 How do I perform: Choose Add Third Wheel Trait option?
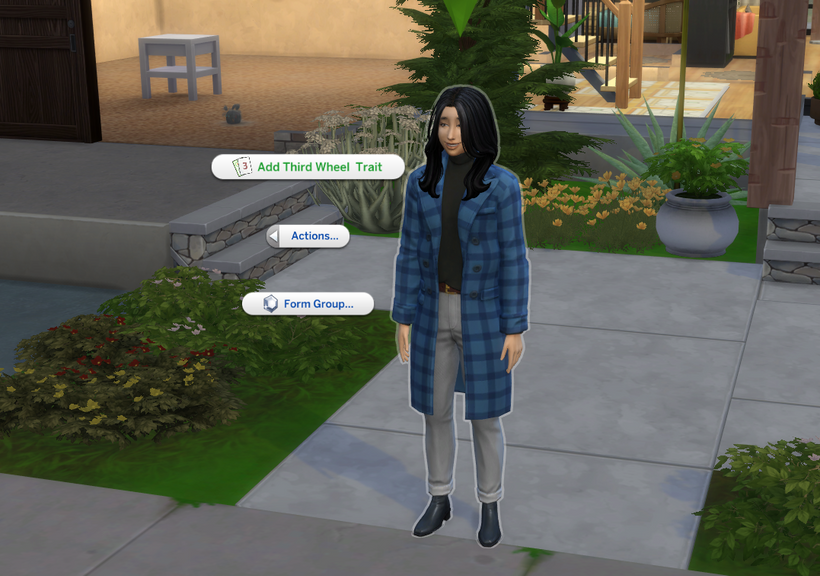pyautogui.click(x=308, y=167)
